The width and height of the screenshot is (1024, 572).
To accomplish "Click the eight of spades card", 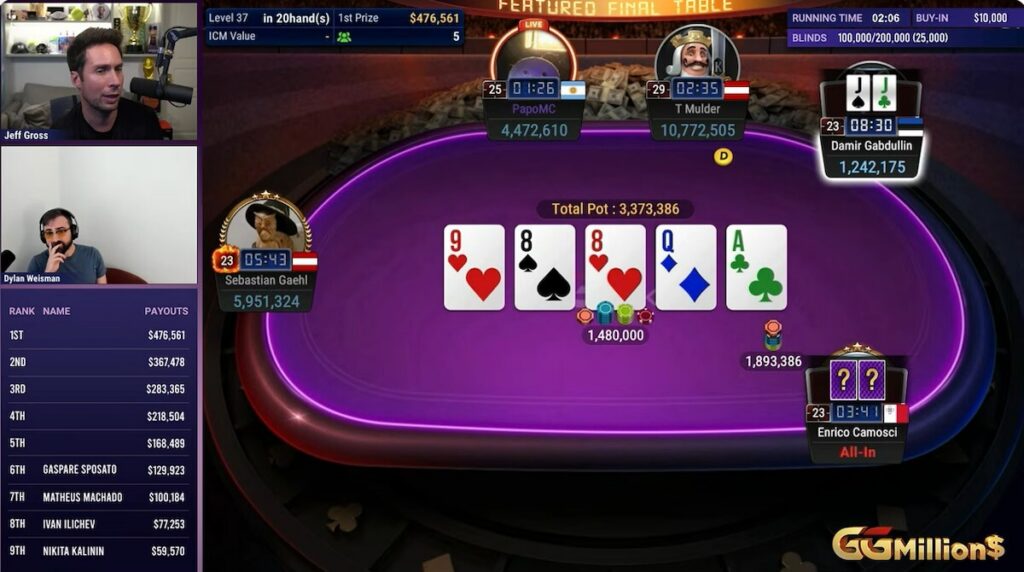I will point(545,267).
